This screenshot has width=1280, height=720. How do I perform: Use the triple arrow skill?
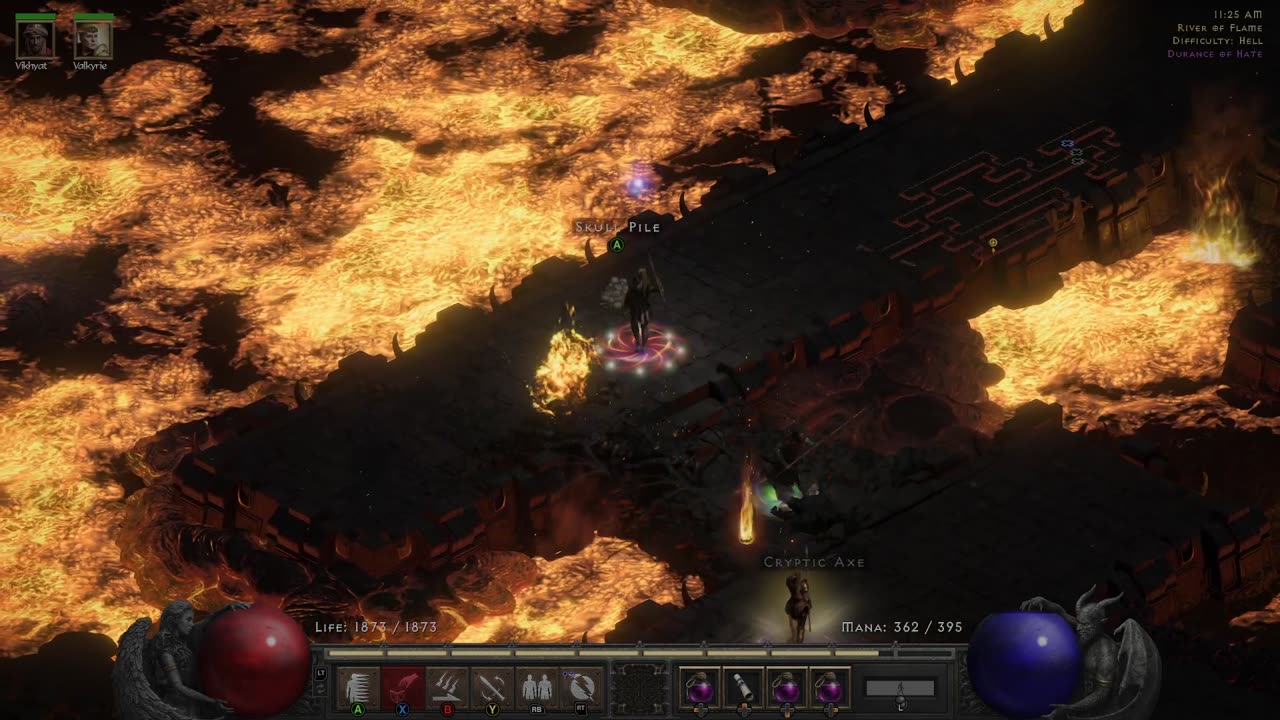pos(448,688)
